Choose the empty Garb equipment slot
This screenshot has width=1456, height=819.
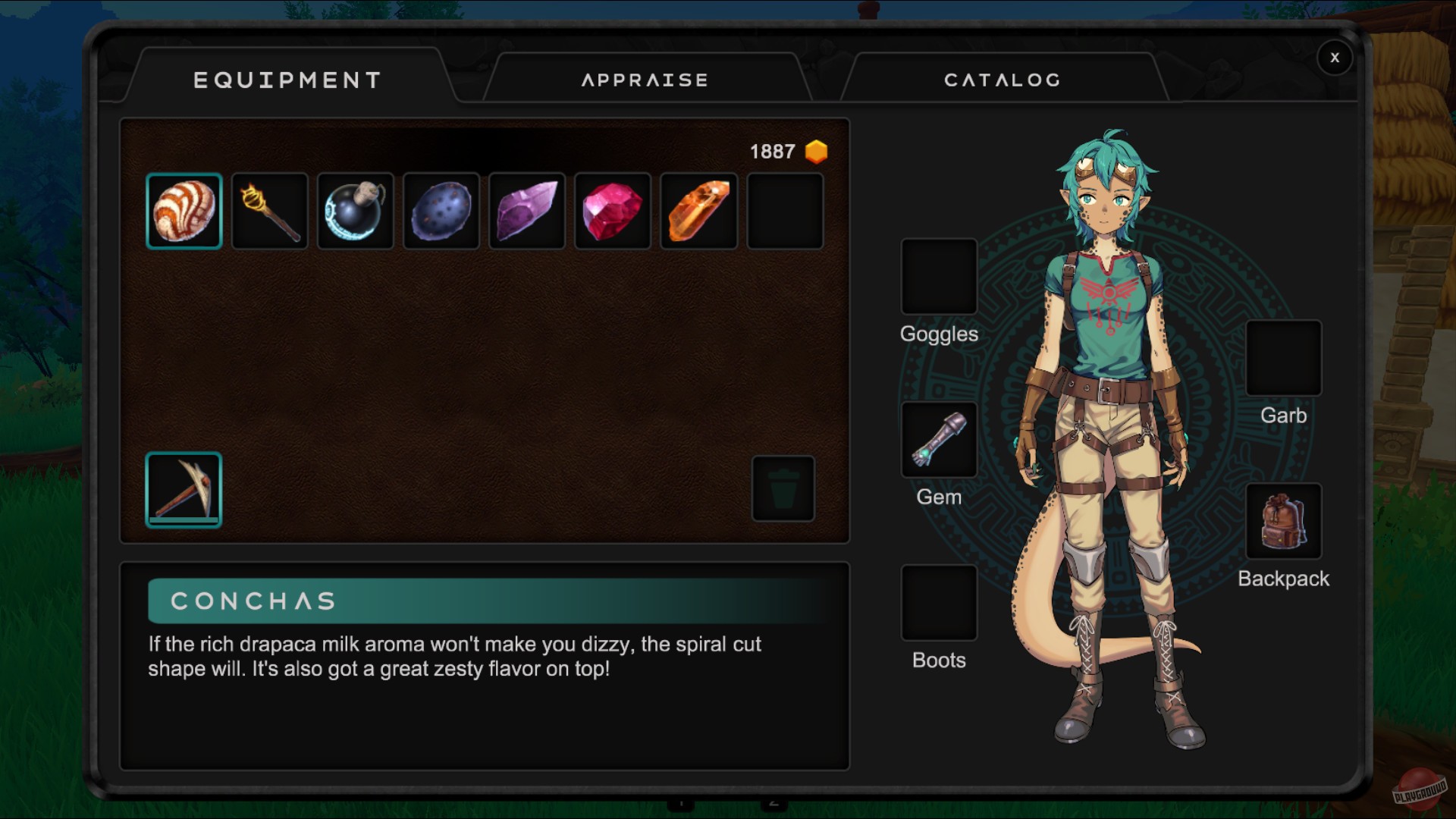1283,358
